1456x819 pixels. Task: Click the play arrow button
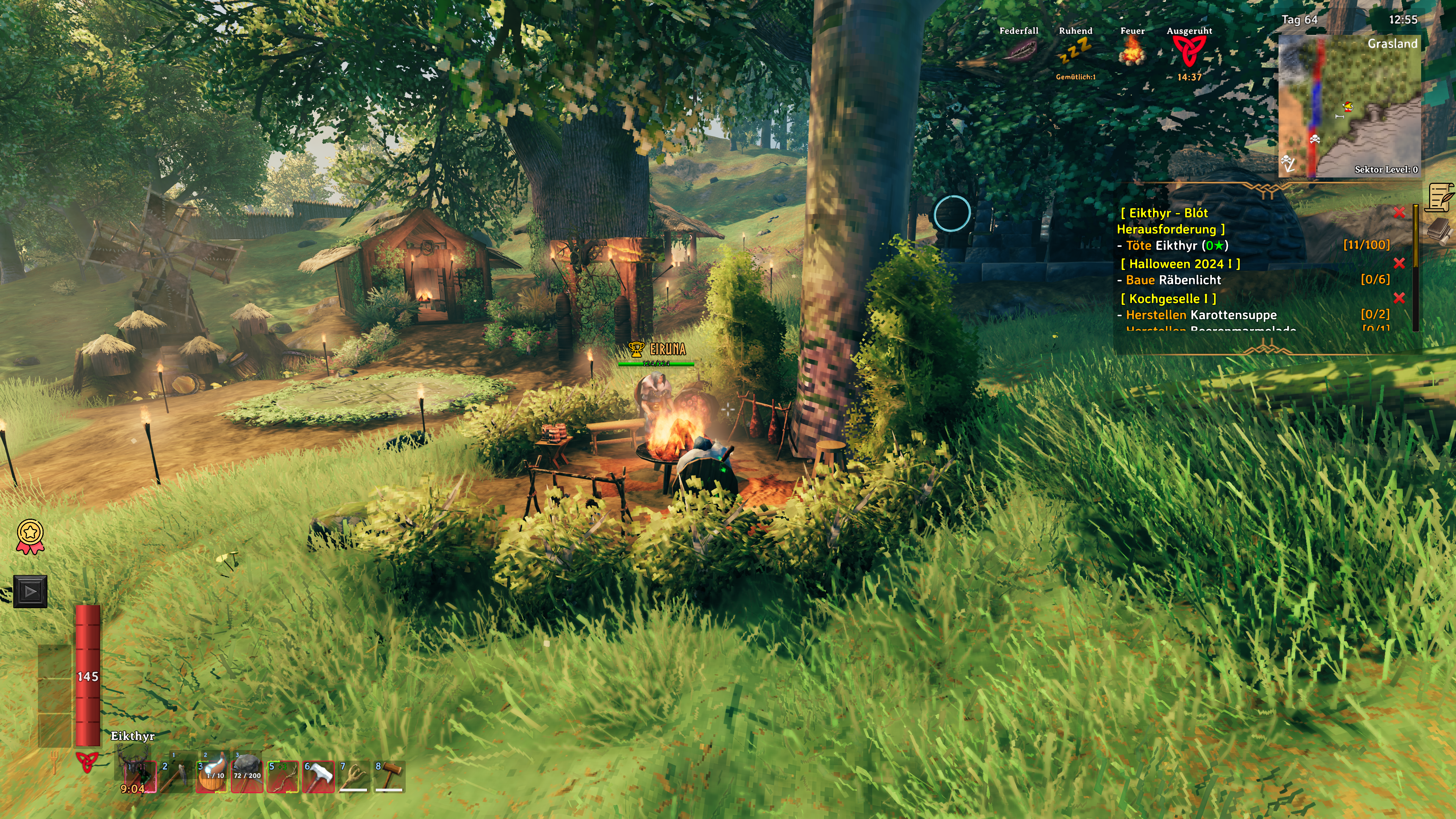(x=30, y=591)
